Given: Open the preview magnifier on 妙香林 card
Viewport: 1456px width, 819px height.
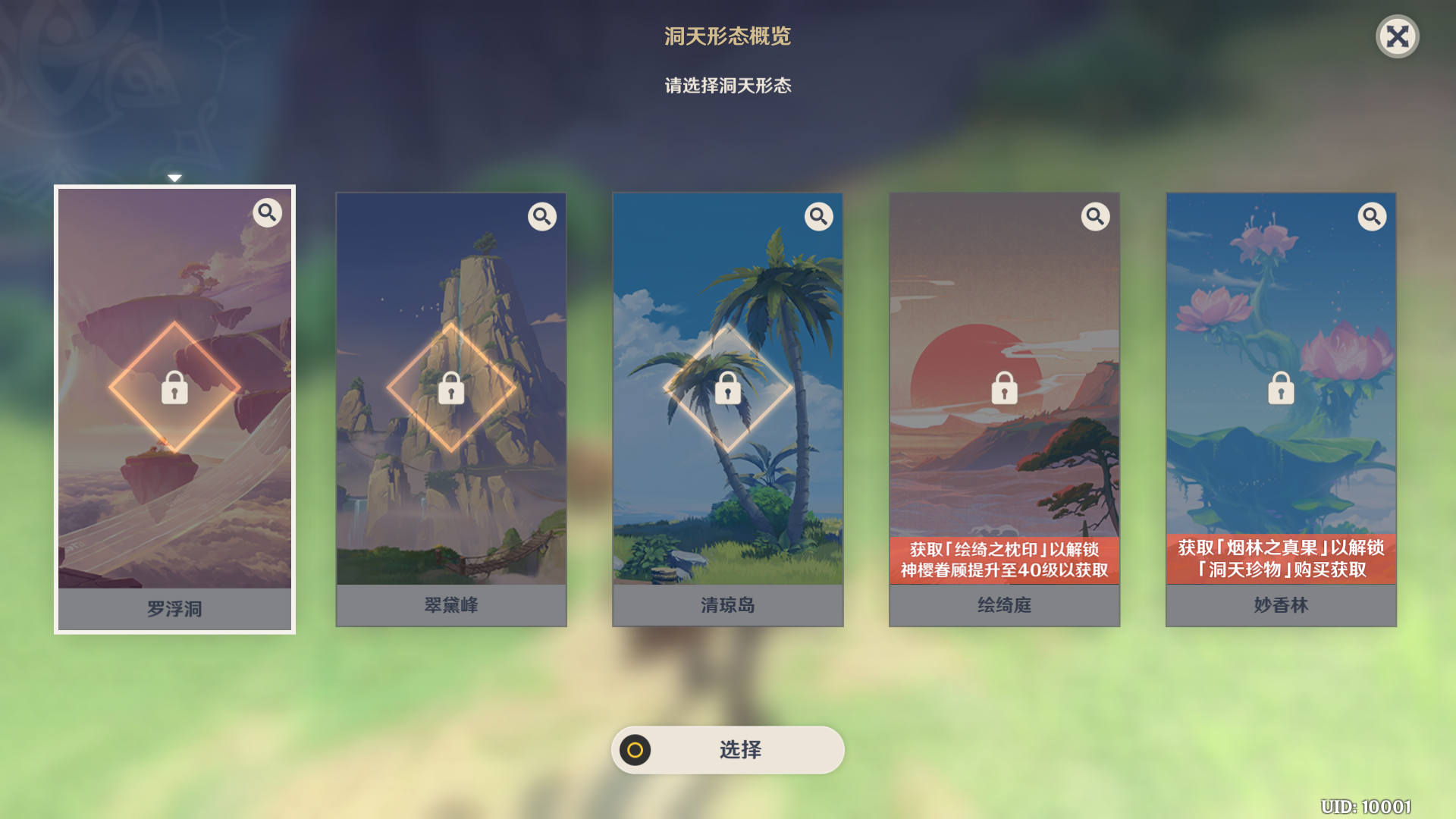Looking at the screenshot, I should (x=1372, y=216).
